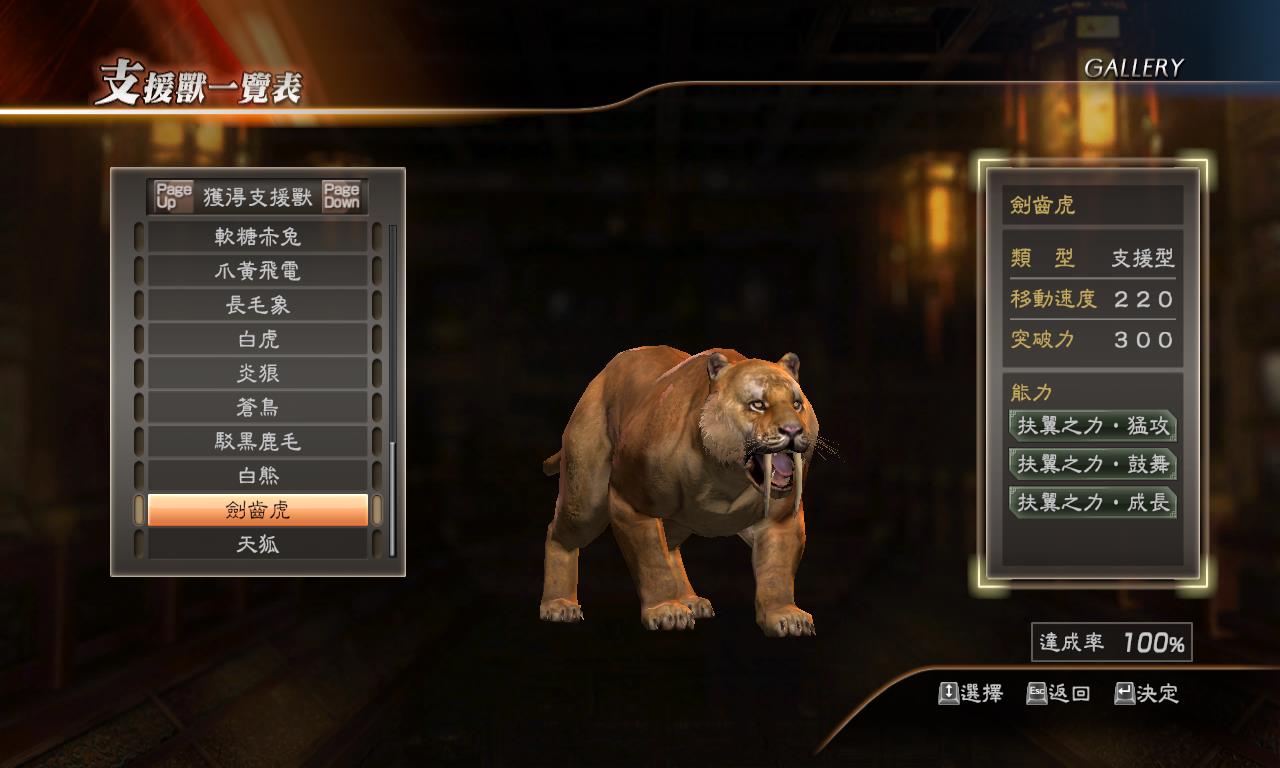
Task: Click the 扶翼之力・猛攻 ability badge
Action: pos(1092,426)
